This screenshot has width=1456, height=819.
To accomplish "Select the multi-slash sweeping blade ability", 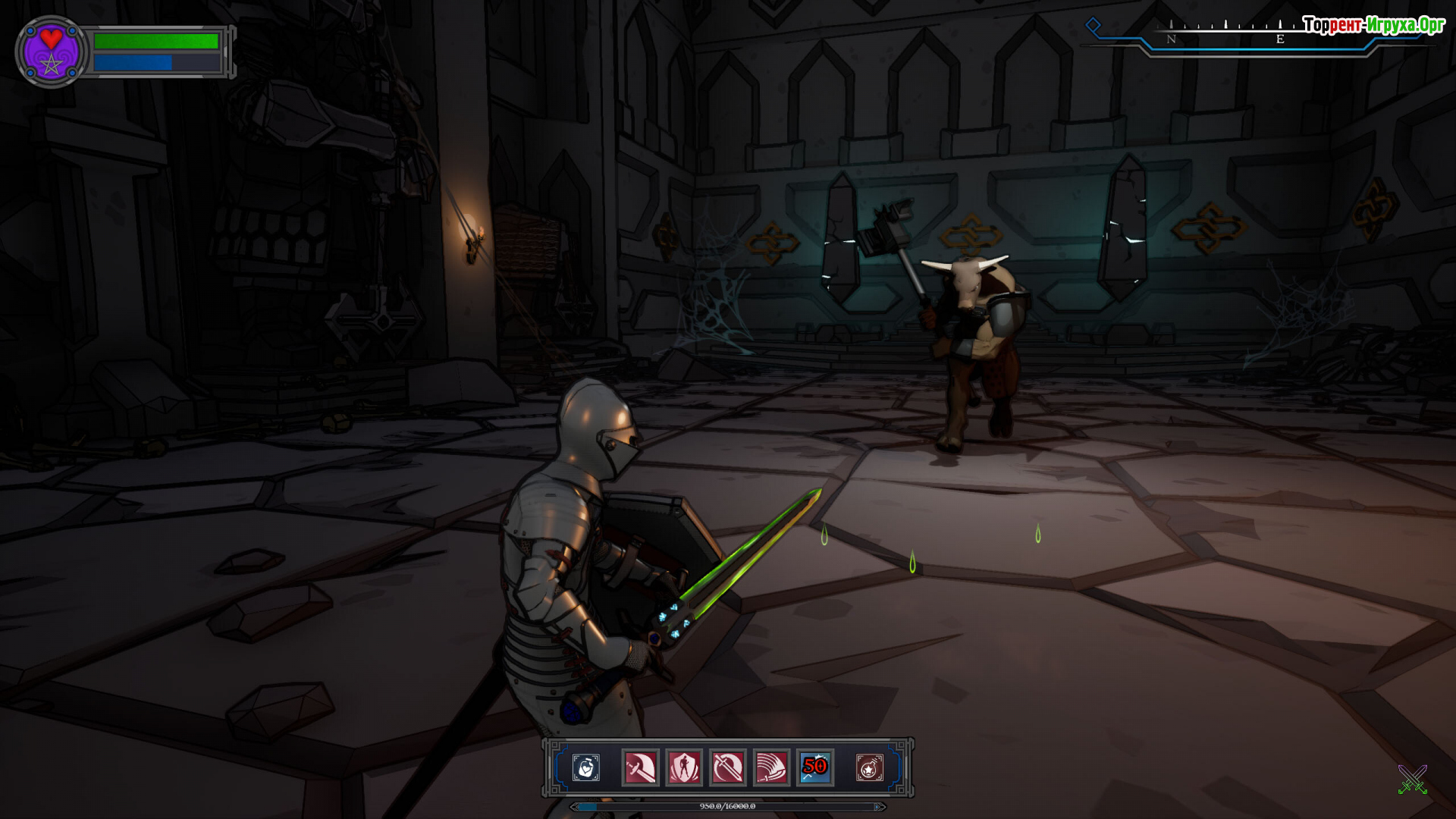I will coord(771,768).
